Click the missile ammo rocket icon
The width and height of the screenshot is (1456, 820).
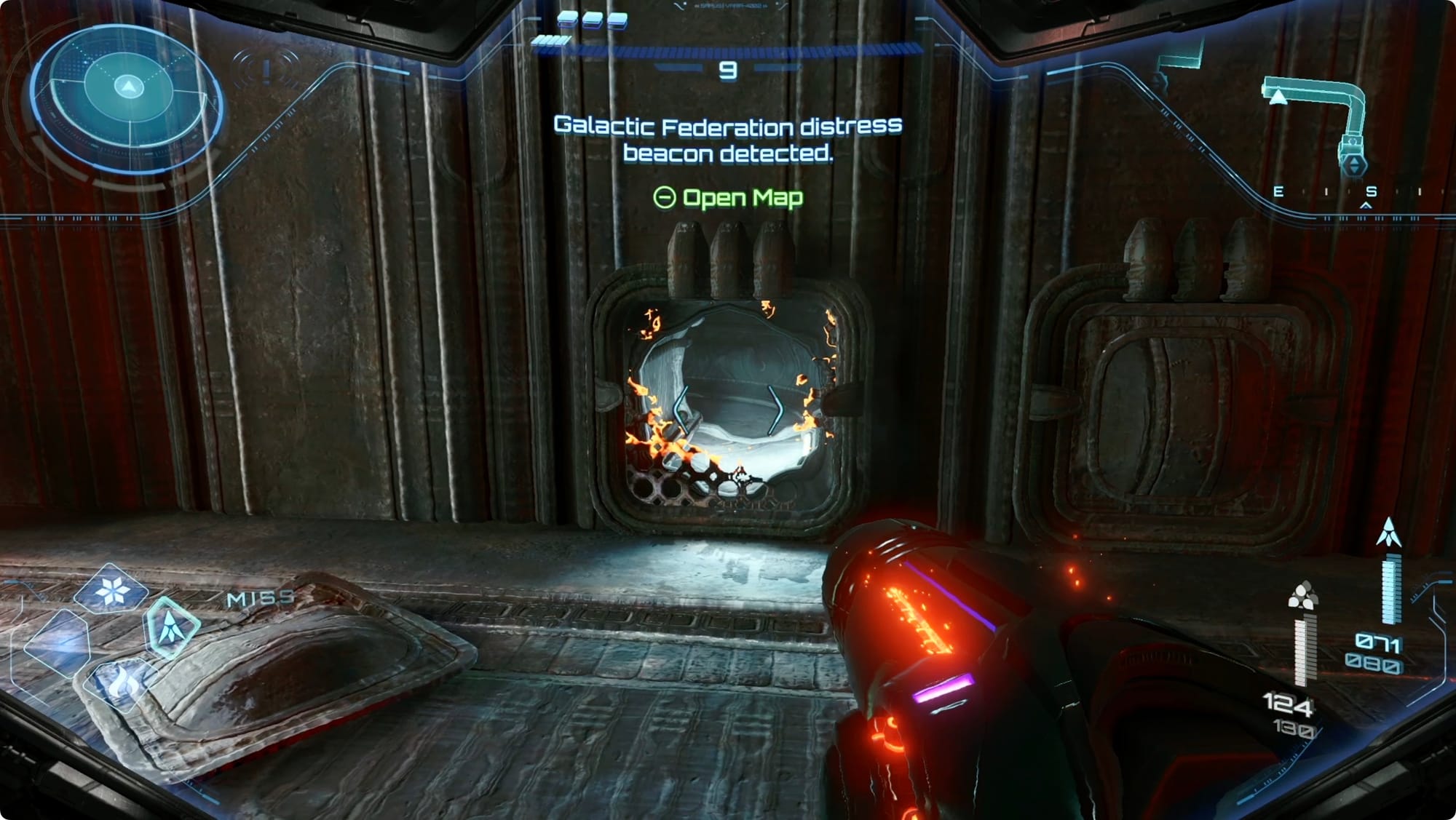pos(1388,533)
